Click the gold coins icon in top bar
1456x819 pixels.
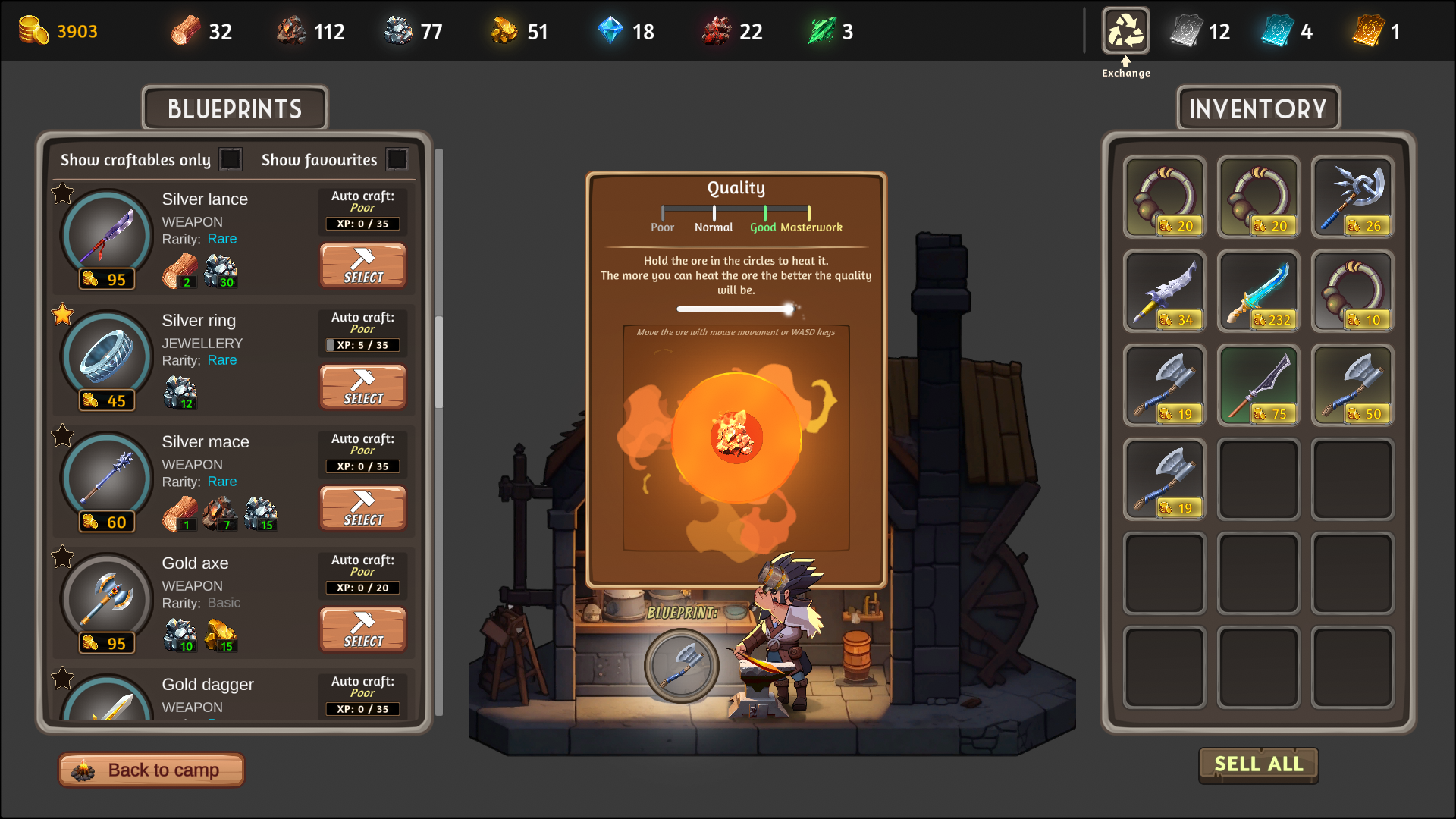[x=33, y=30]
